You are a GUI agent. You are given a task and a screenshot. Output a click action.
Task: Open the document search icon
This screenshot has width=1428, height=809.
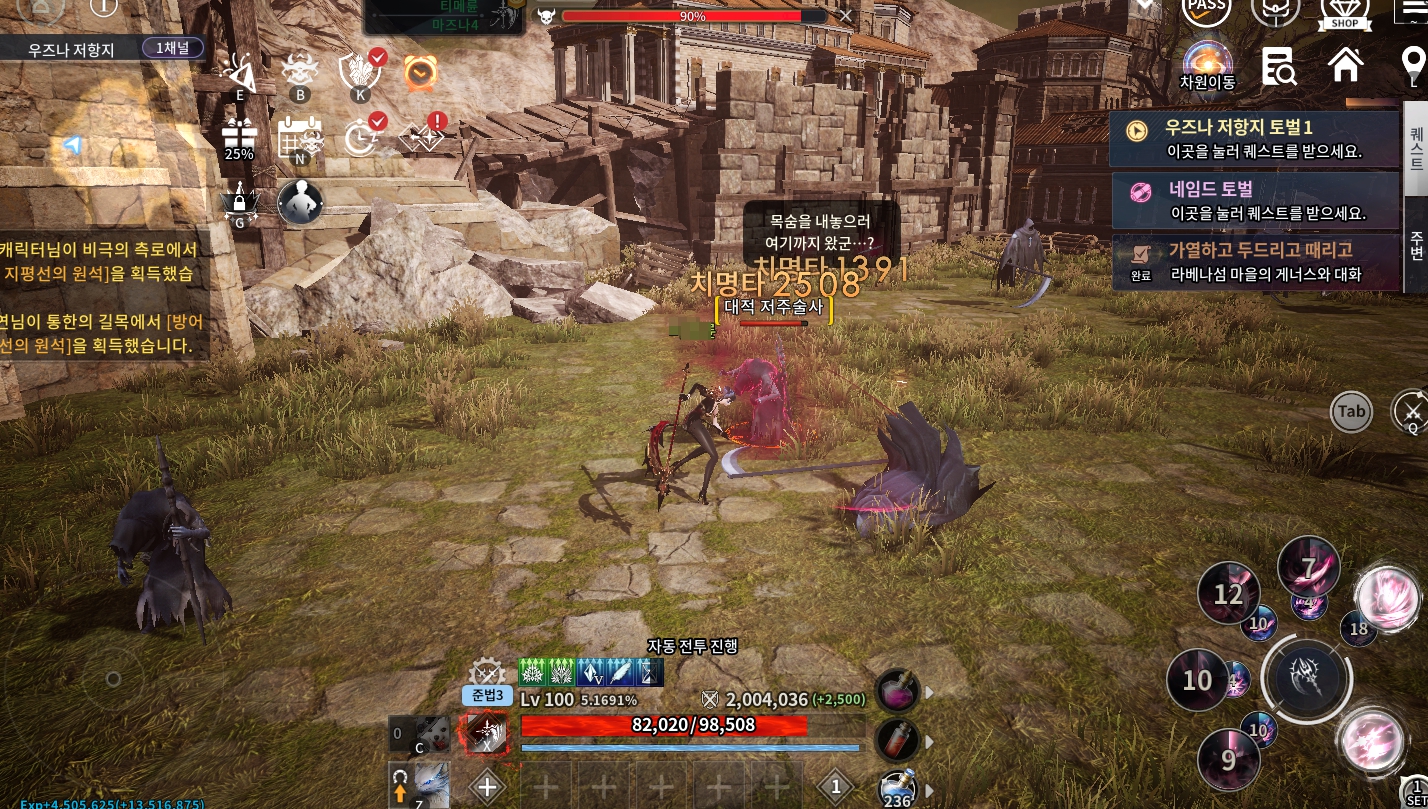[x=1278, y=66]
